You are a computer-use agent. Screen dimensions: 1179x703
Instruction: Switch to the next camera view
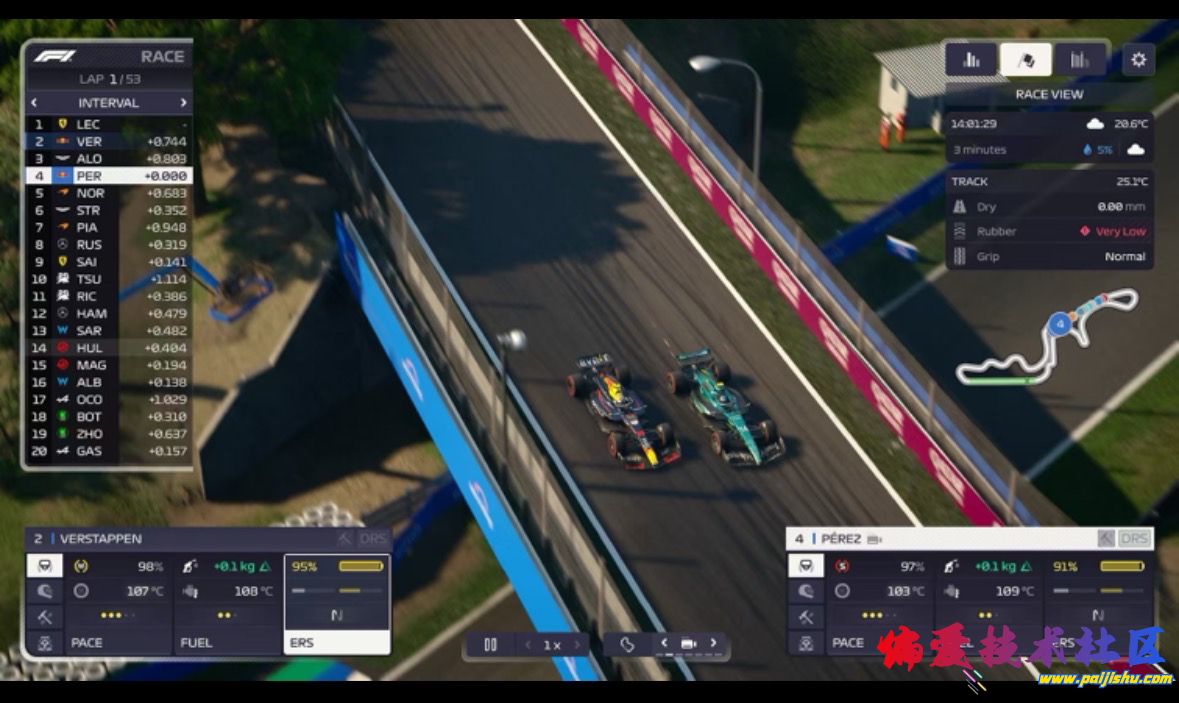713,643
